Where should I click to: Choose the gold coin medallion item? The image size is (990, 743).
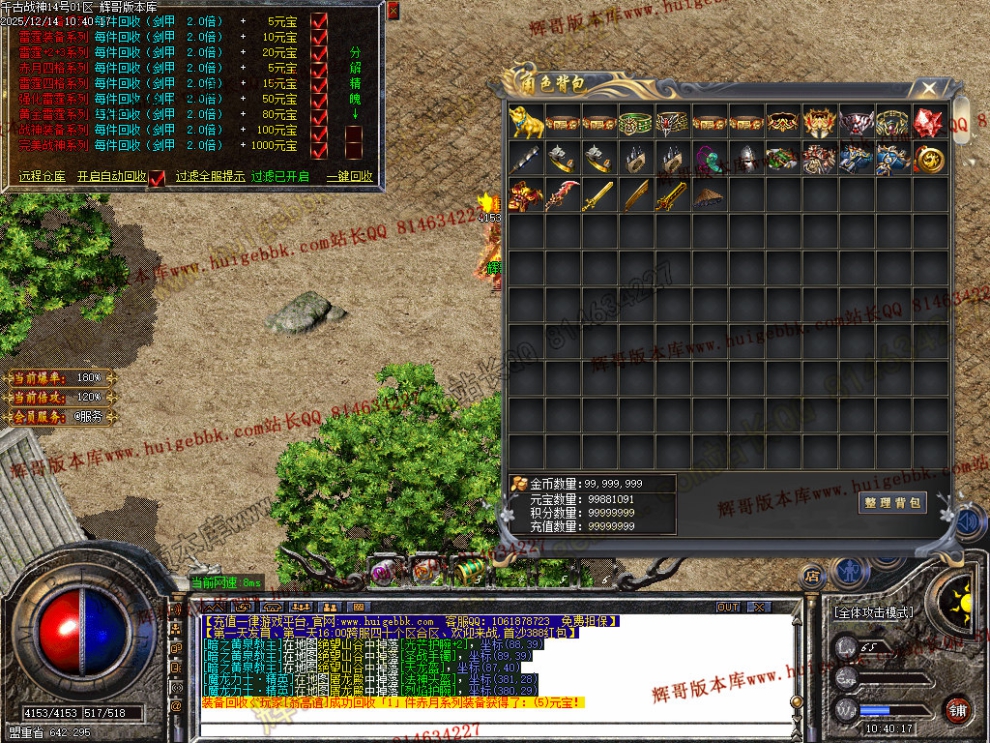click(x=930, y=158)
